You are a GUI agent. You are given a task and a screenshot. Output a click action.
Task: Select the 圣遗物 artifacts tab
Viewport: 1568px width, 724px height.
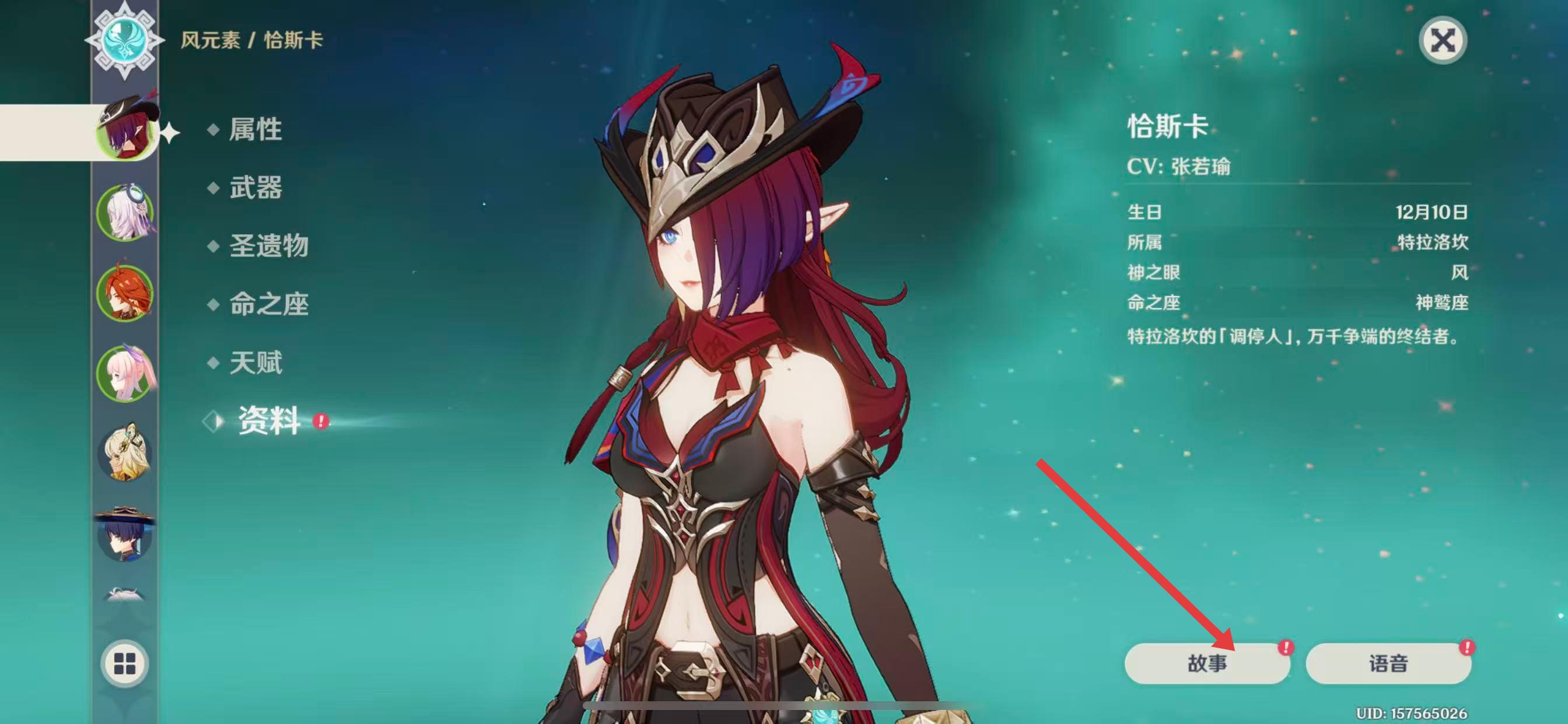point(268,246)
